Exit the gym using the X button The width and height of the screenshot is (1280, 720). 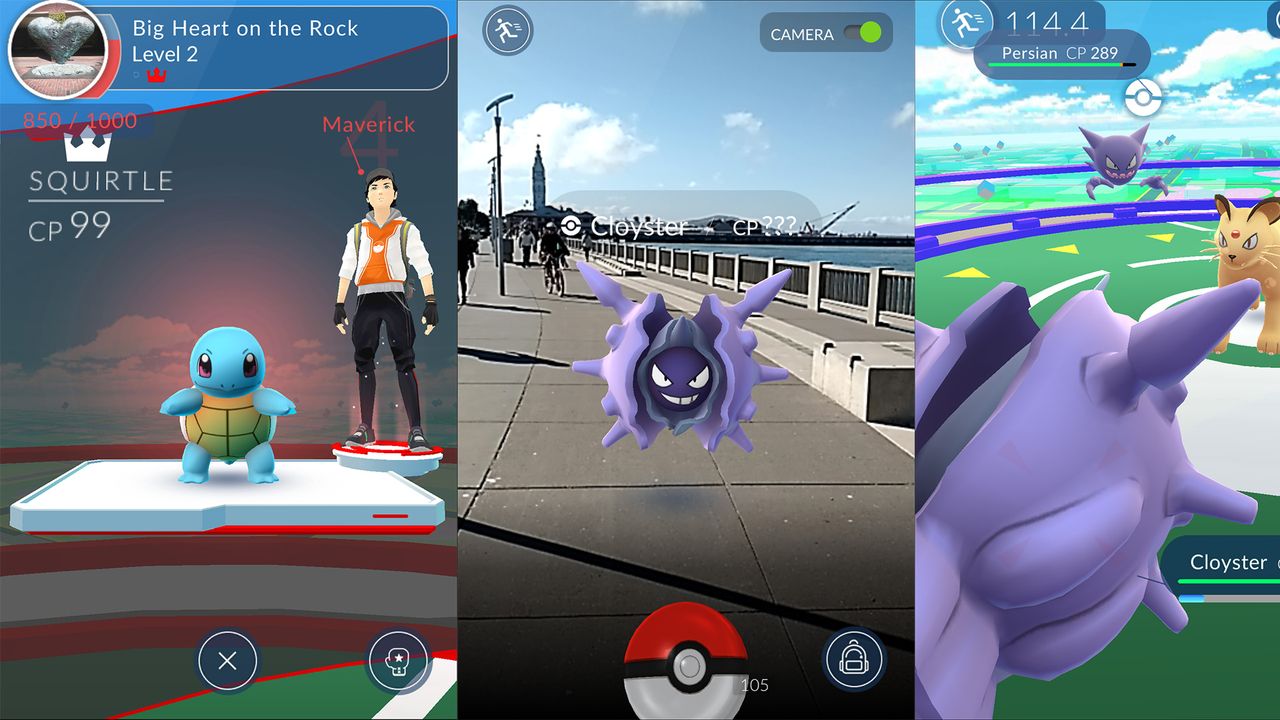point(228,661)
